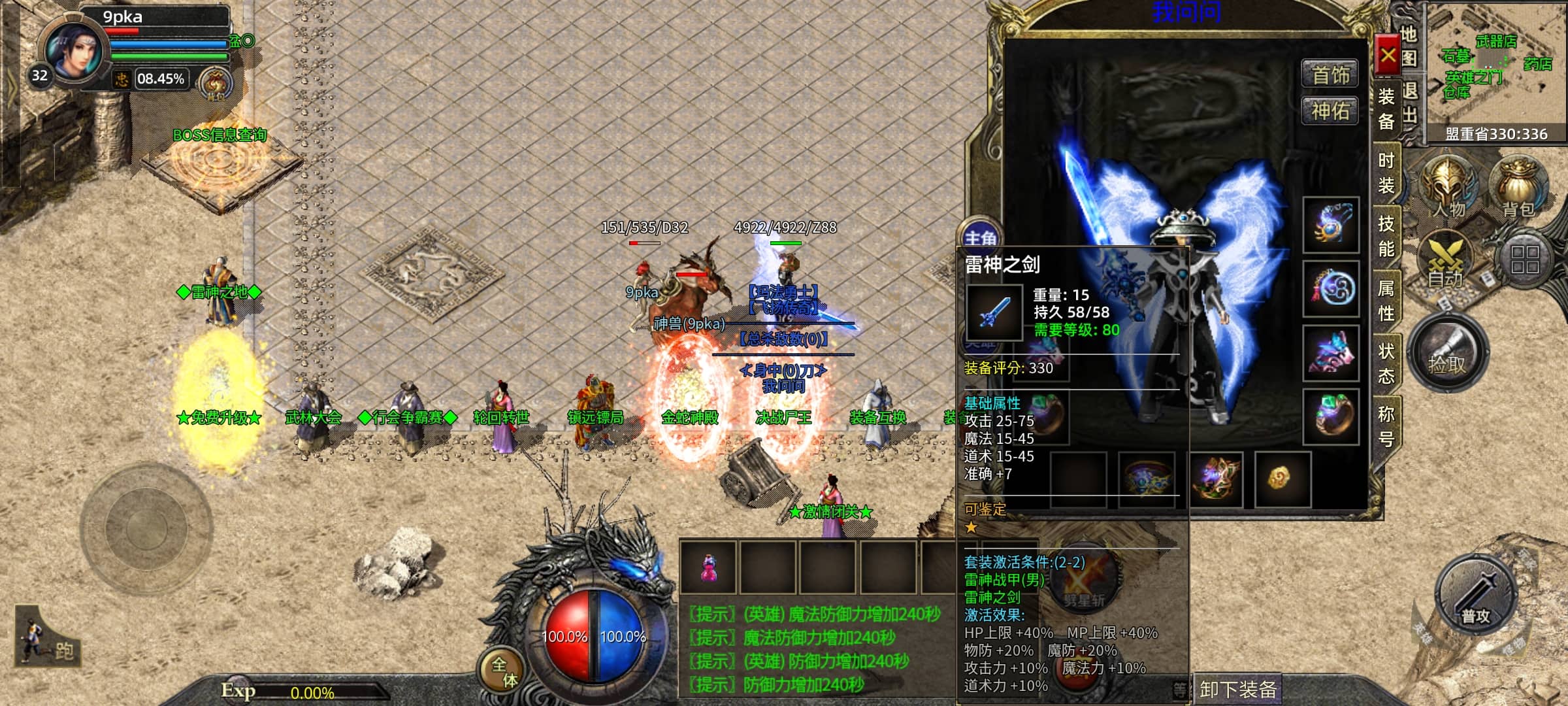Switch to the 技能 skills tab
The image size is (1568, 706).
1386,236
